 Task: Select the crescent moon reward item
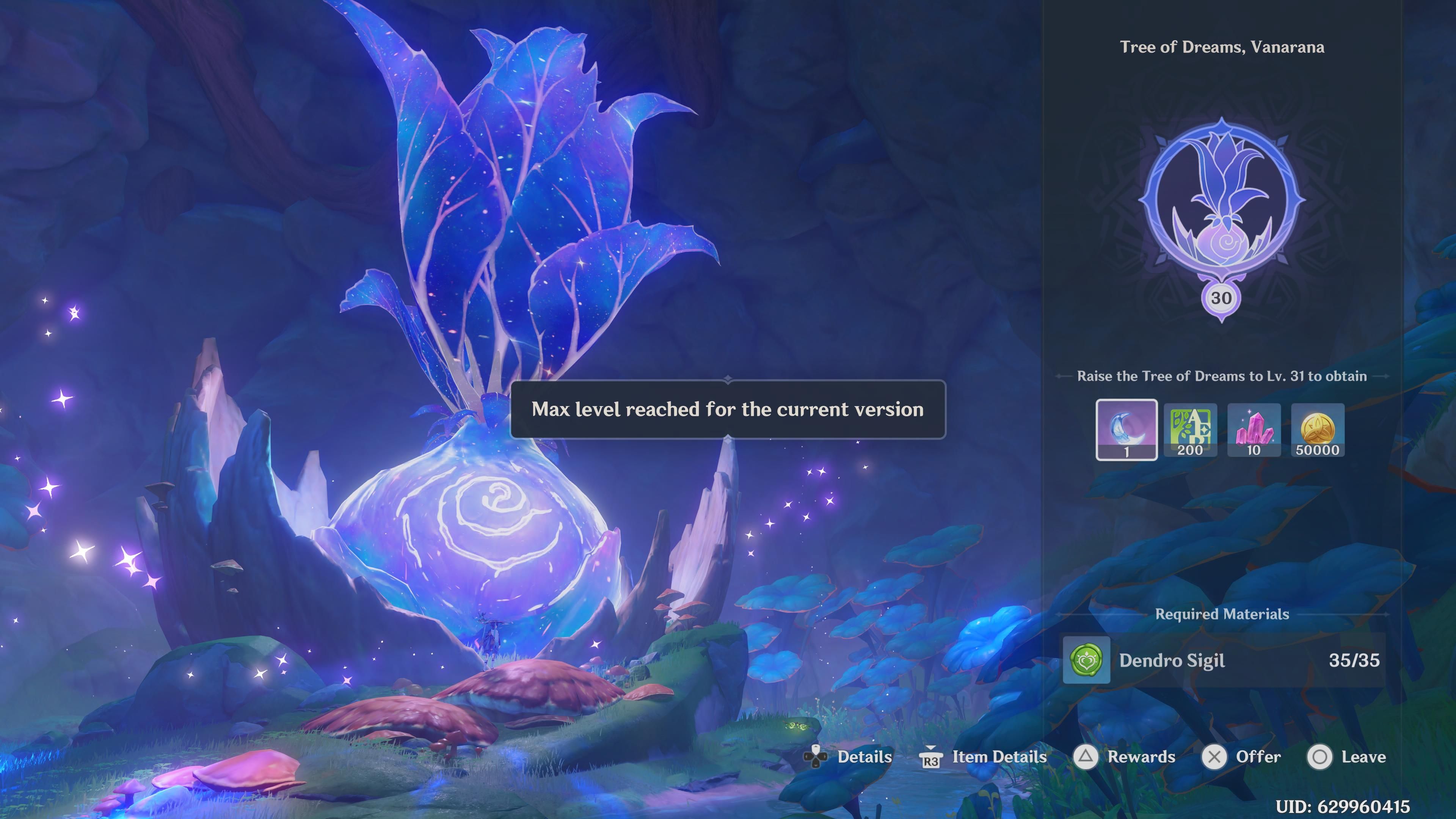(x=1126, y=430)
